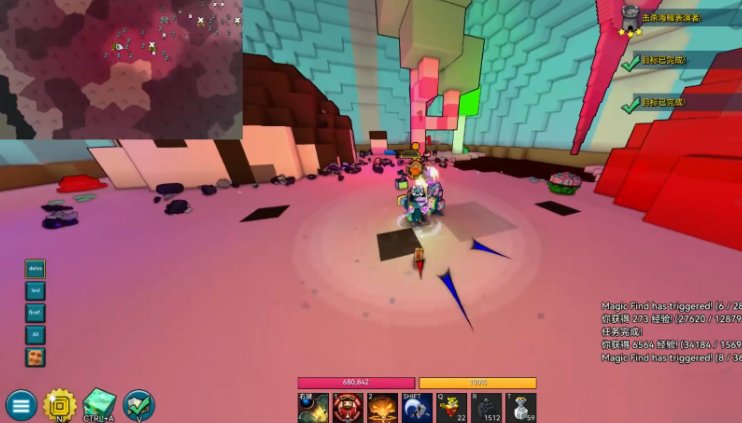Switch to the 'All' chat tab
Image resolution: width=742 pixels, height=423 pixels.
pyautogui.click(x=35, y=335)
